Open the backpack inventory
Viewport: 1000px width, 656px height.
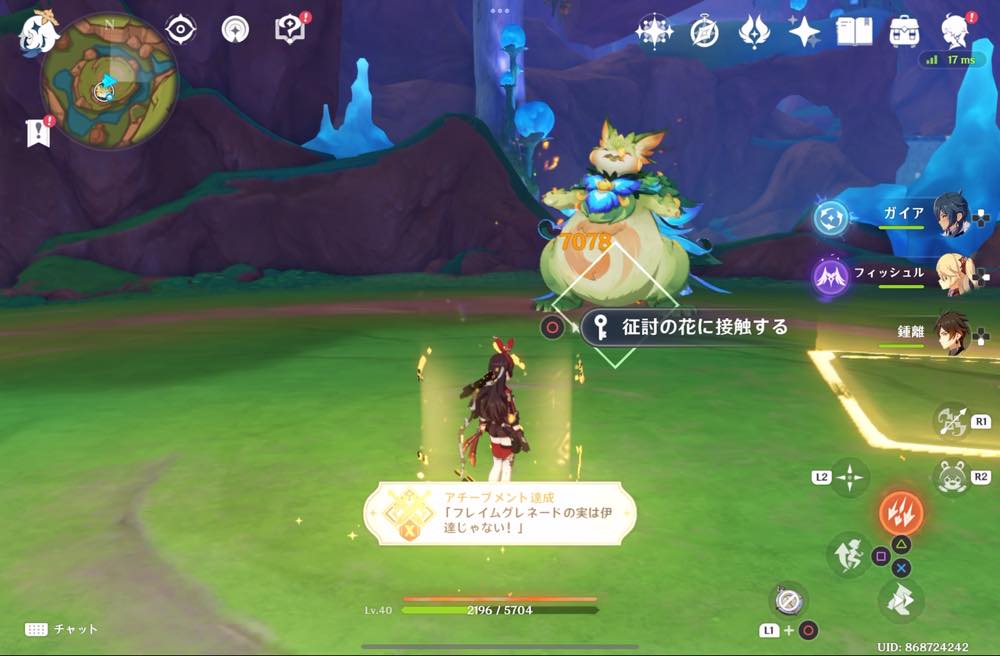point(905,32)
